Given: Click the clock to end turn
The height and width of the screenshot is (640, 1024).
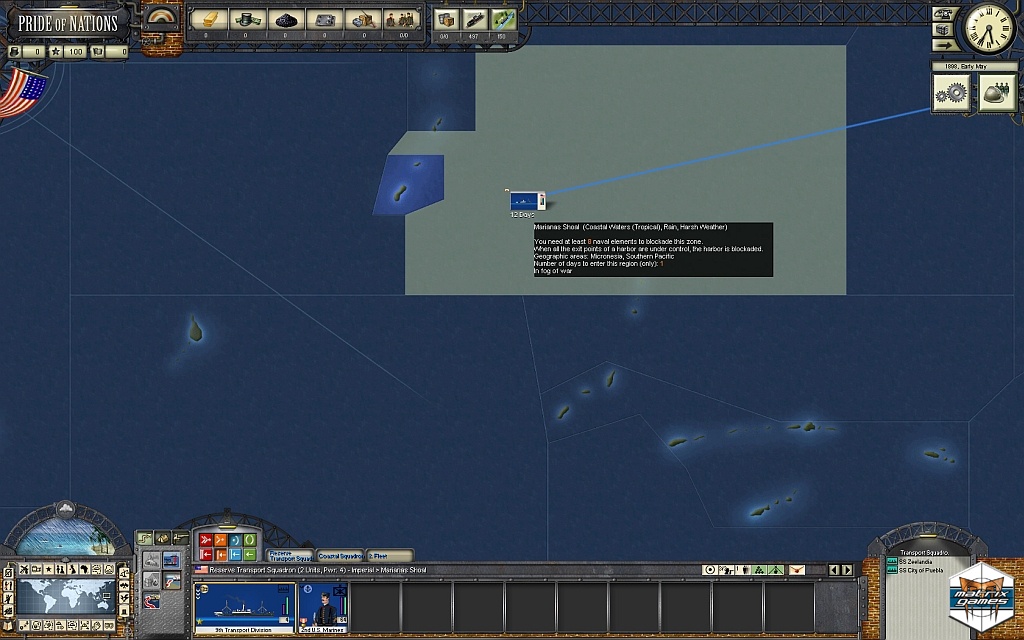Looking at the screenshot, I should 988,30.
